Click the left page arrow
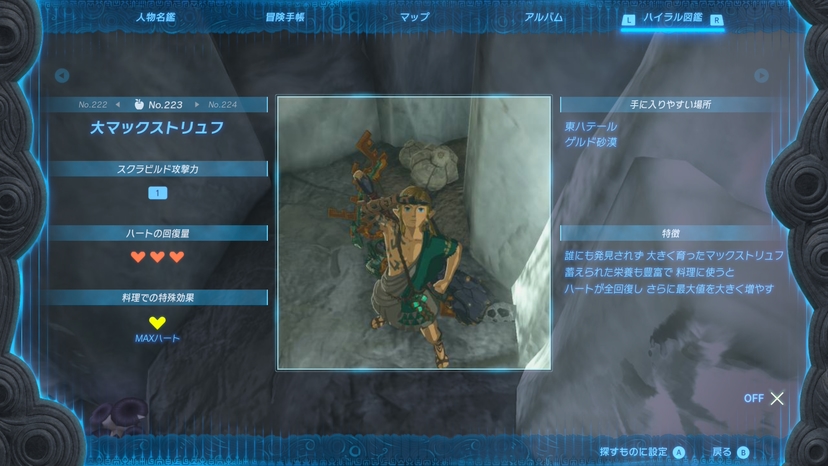The image size is (828, 466). pyautogui.click(x=62, y=76)
